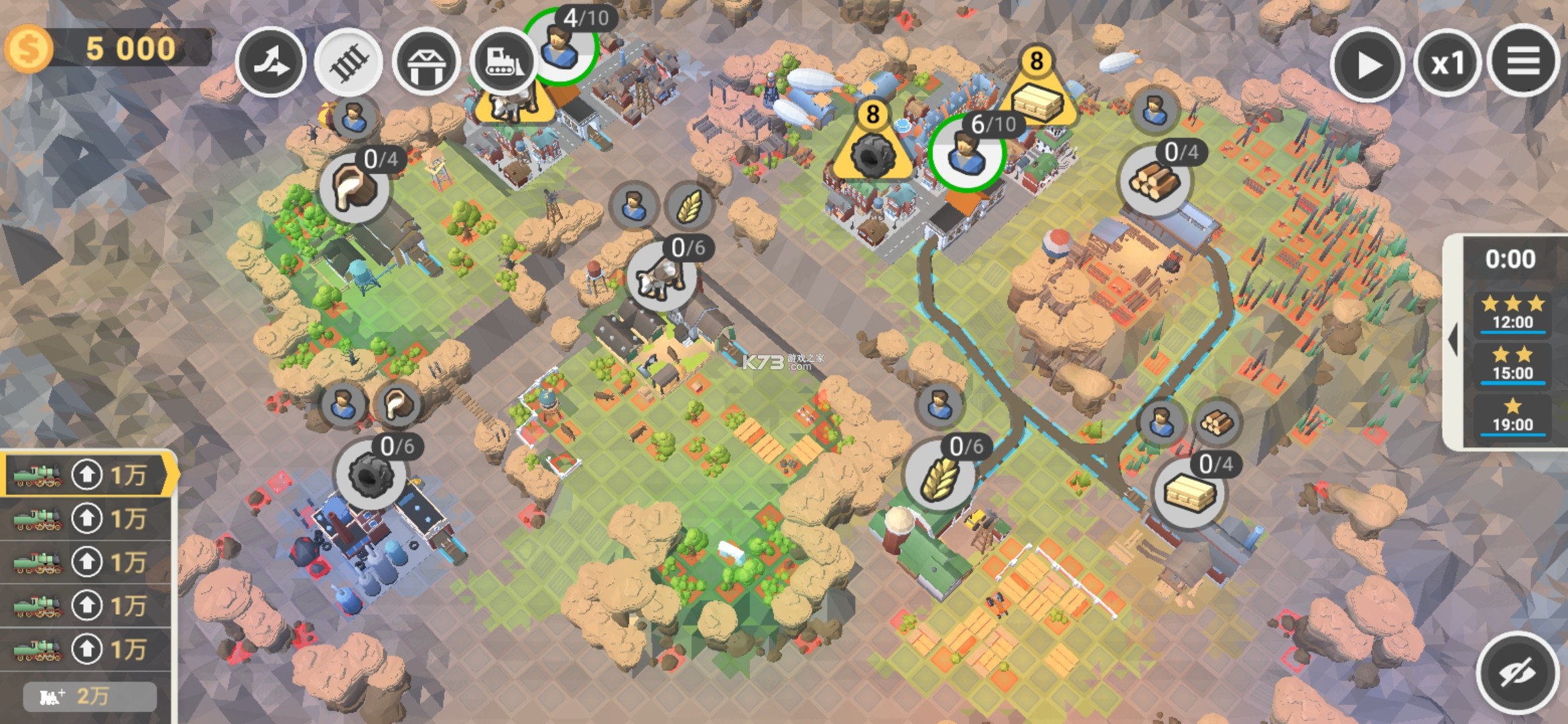1568x724 pixels.
Task: Select the rubber plantation 0/4 marker
Action: (x=353, y=188)
